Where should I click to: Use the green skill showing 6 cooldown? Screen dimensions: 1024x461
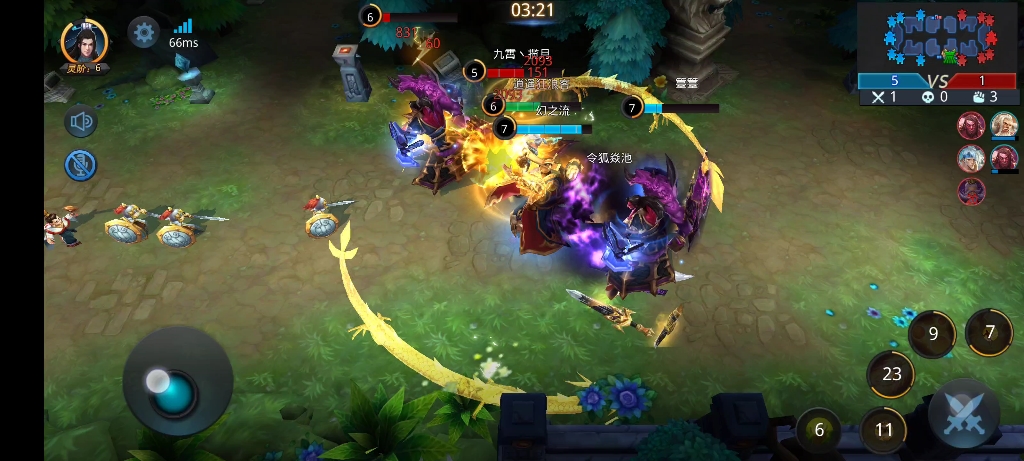pyautogui.click(x=820, y=430)
